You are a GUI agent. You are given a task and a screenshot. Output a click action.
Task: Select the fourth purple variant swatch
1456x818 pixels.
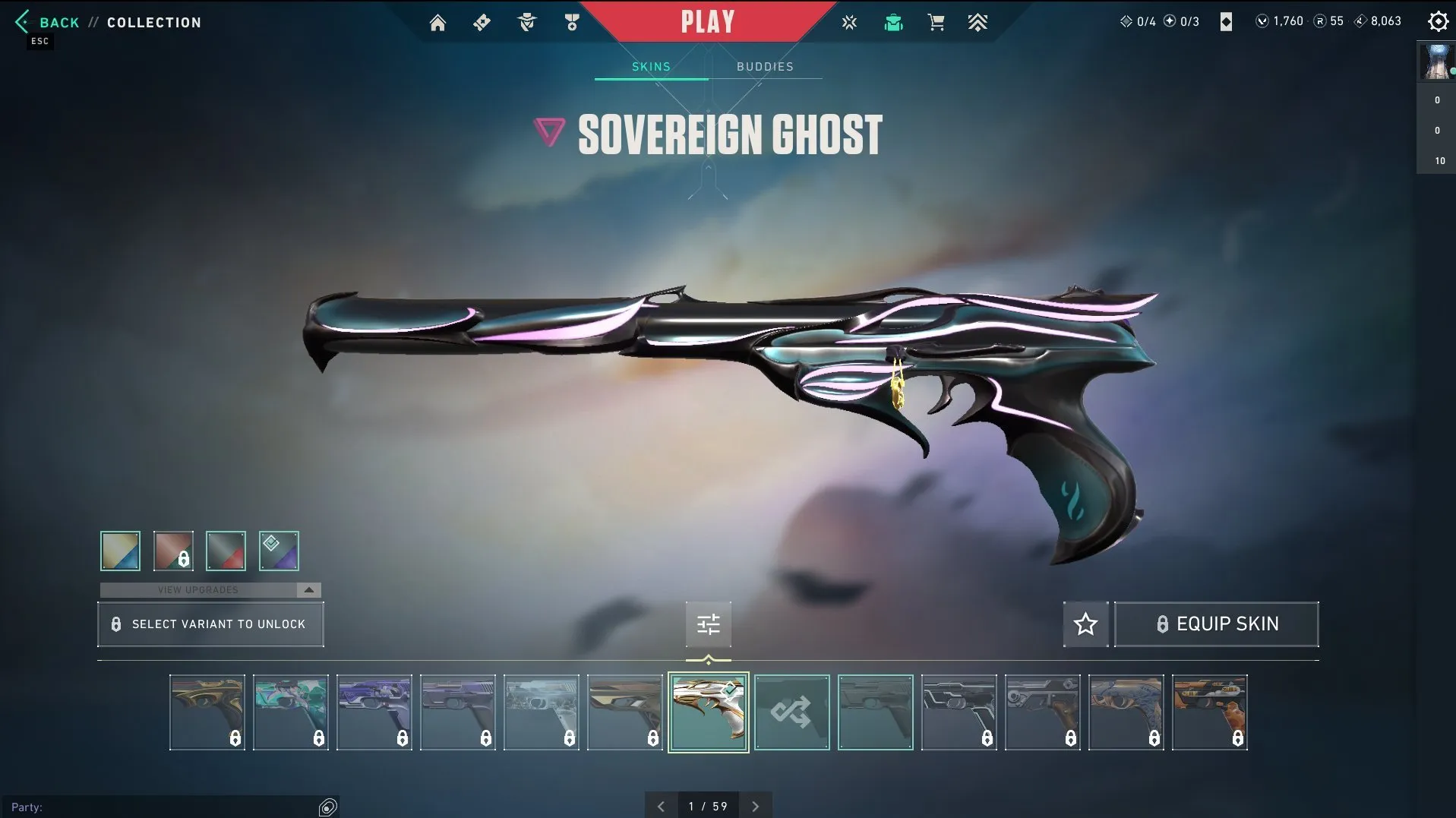(x=278, y=550)
